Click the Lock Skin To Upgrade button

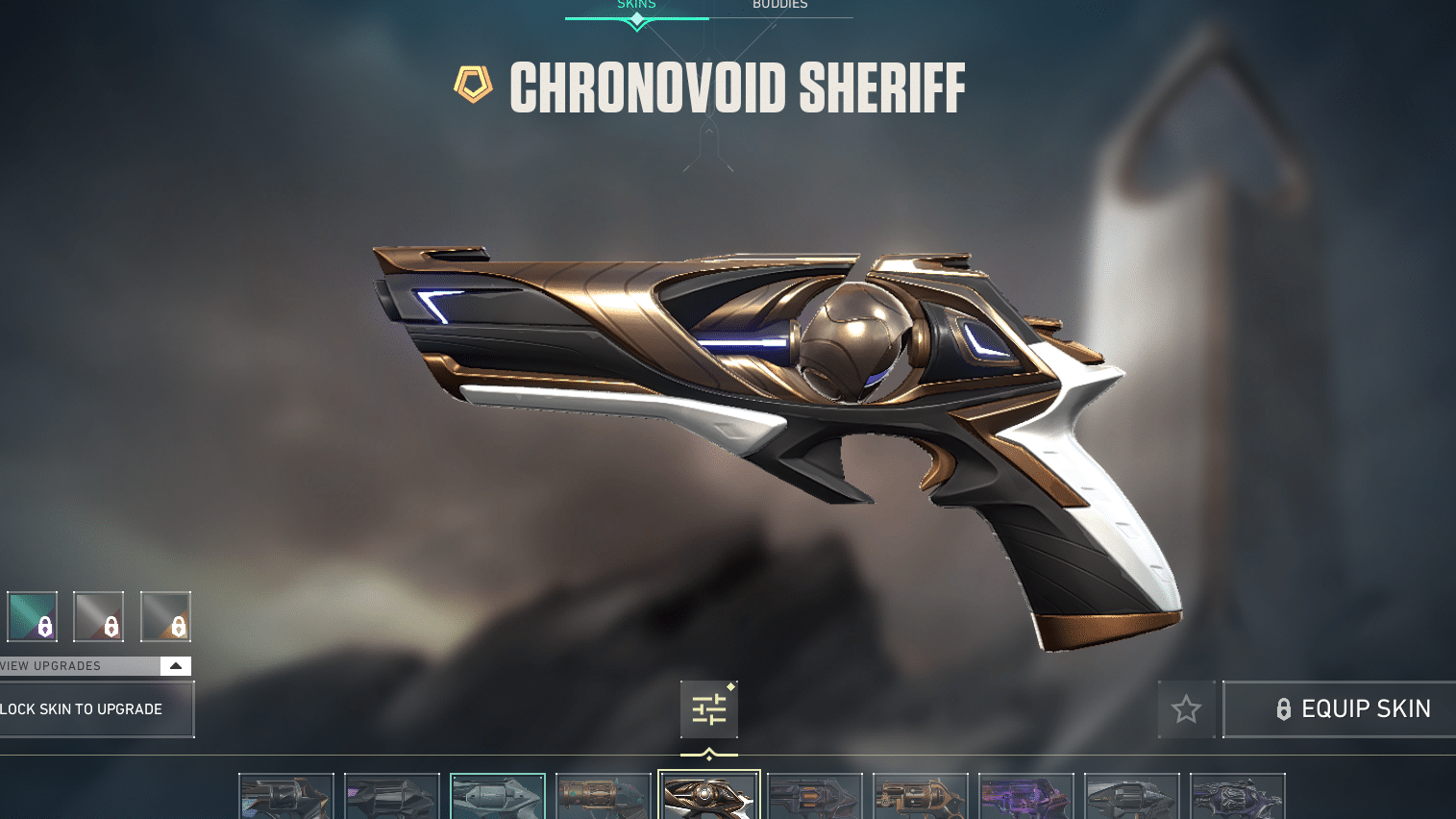click(82, 708)
